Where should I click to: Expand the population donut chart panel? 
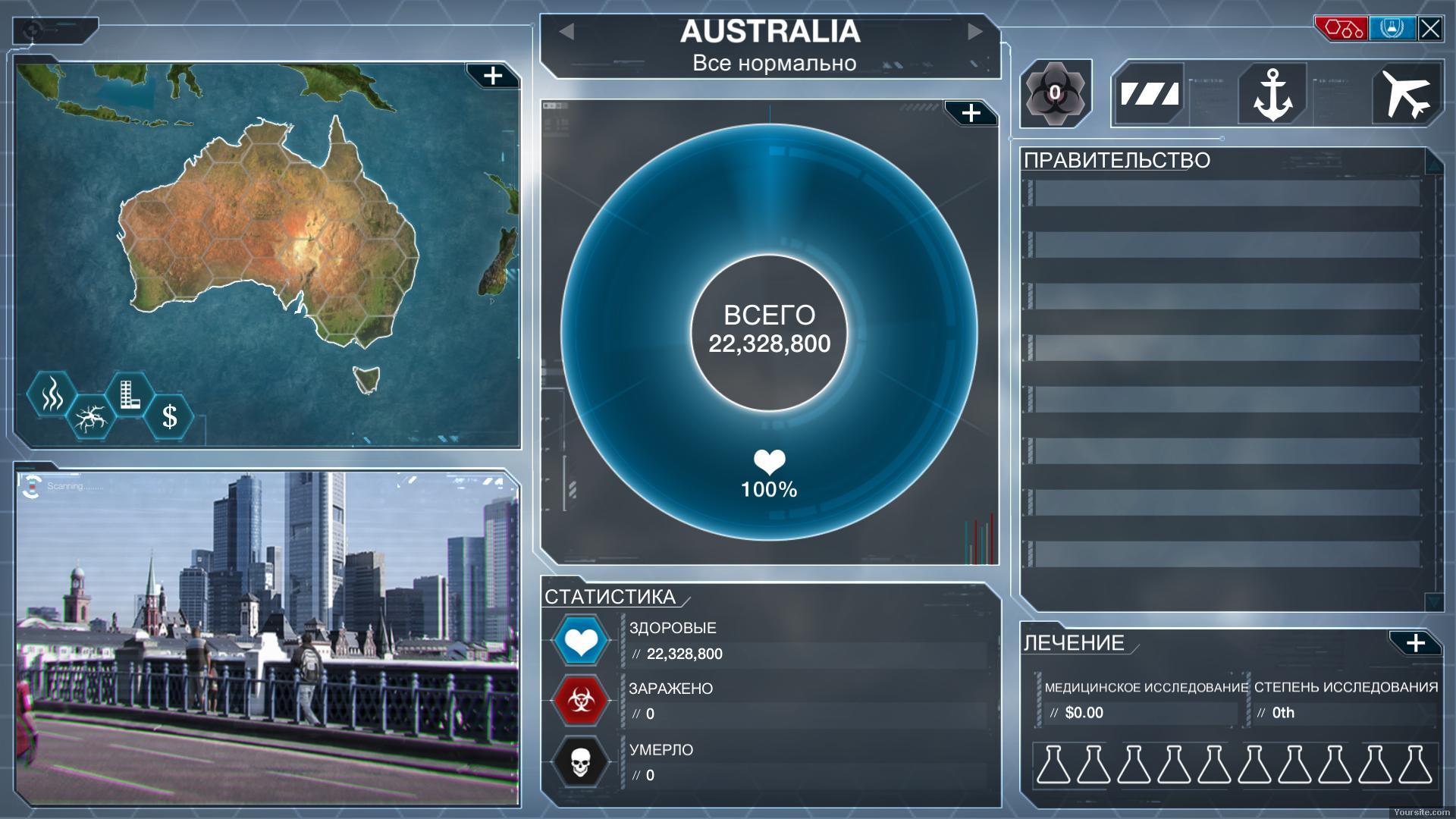[971, 114]
